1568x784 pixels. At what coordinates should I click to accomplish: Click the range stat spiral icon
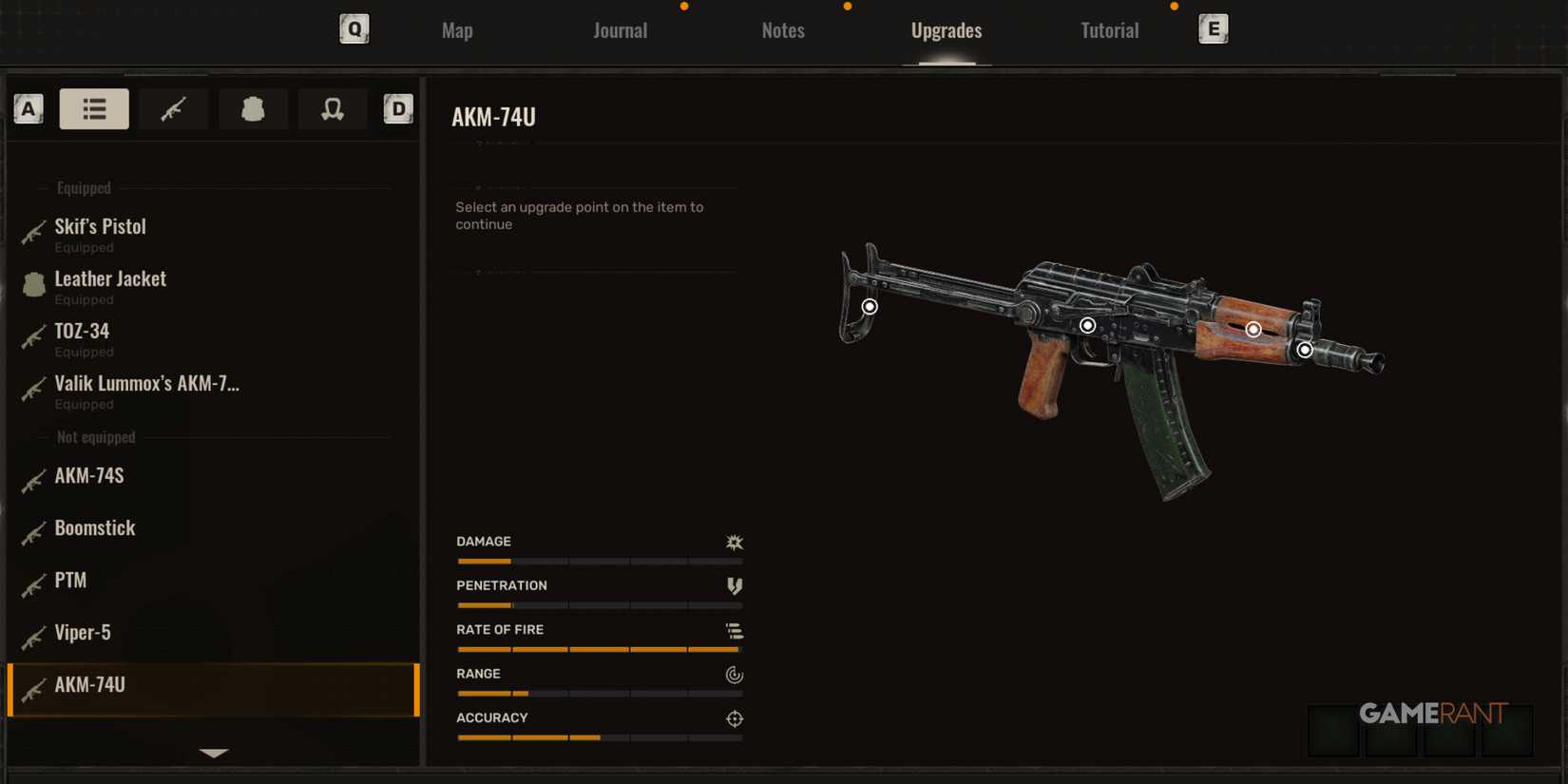click(x=733, y=675)
